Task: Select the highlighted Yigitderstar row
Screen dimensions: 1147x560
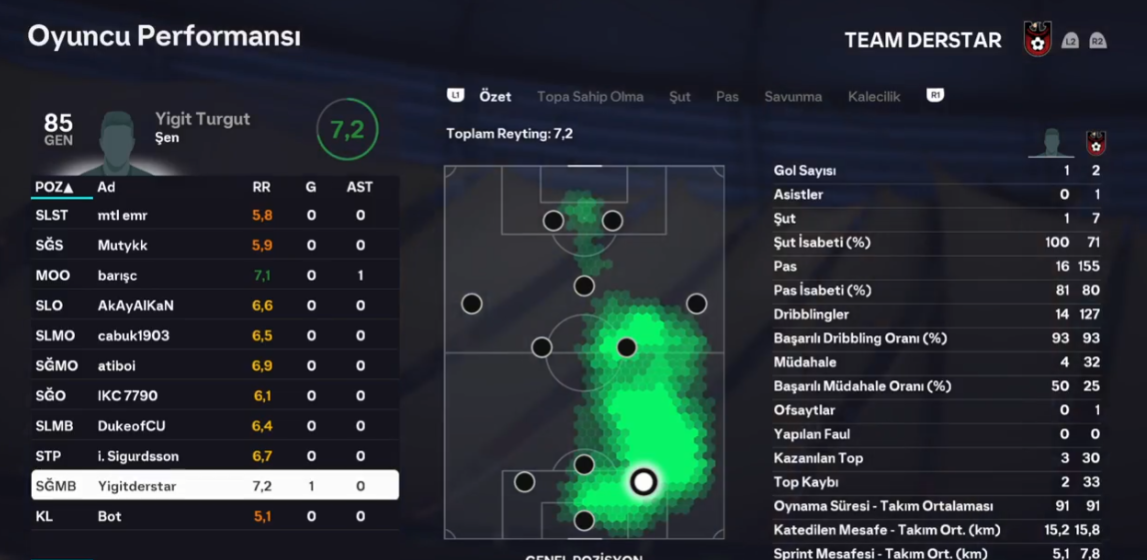Action: point(215,486)
